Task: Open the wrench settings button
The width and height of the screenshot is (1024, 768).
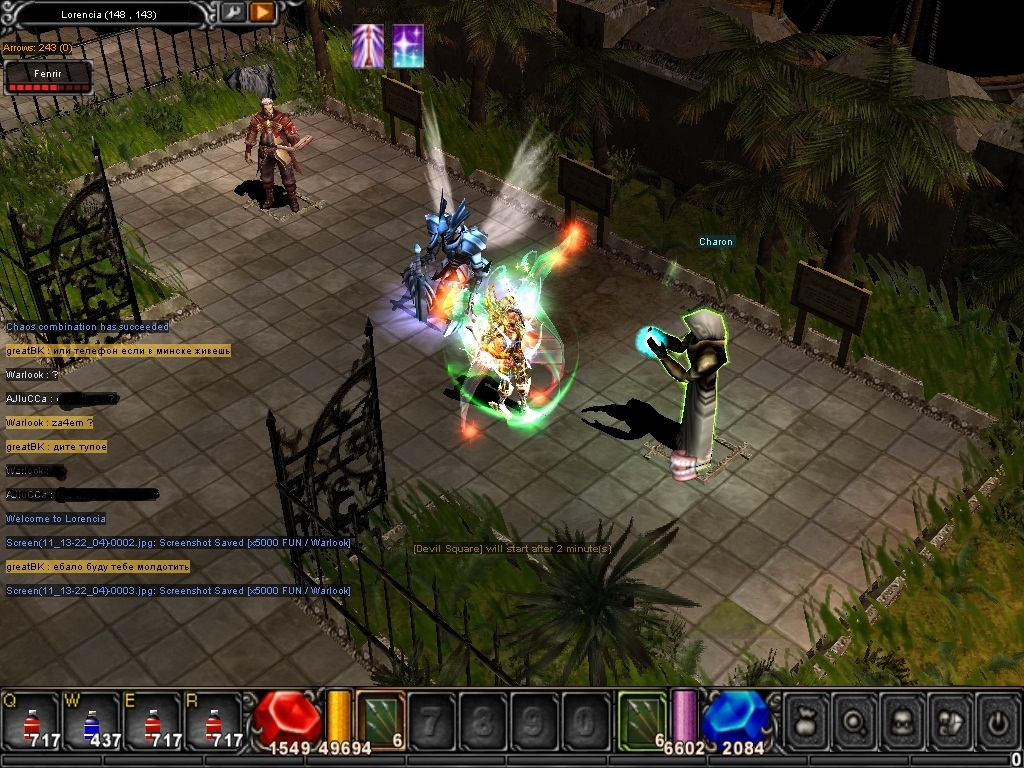Action: tap(233, 12)
